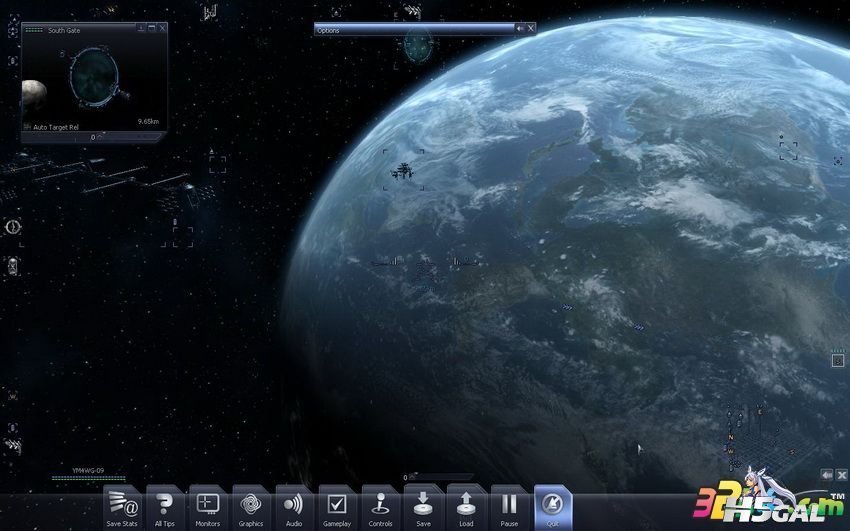Viewport: 850px width, 531px height.
Task: Open the Controls settings
Action: [380, 506]
